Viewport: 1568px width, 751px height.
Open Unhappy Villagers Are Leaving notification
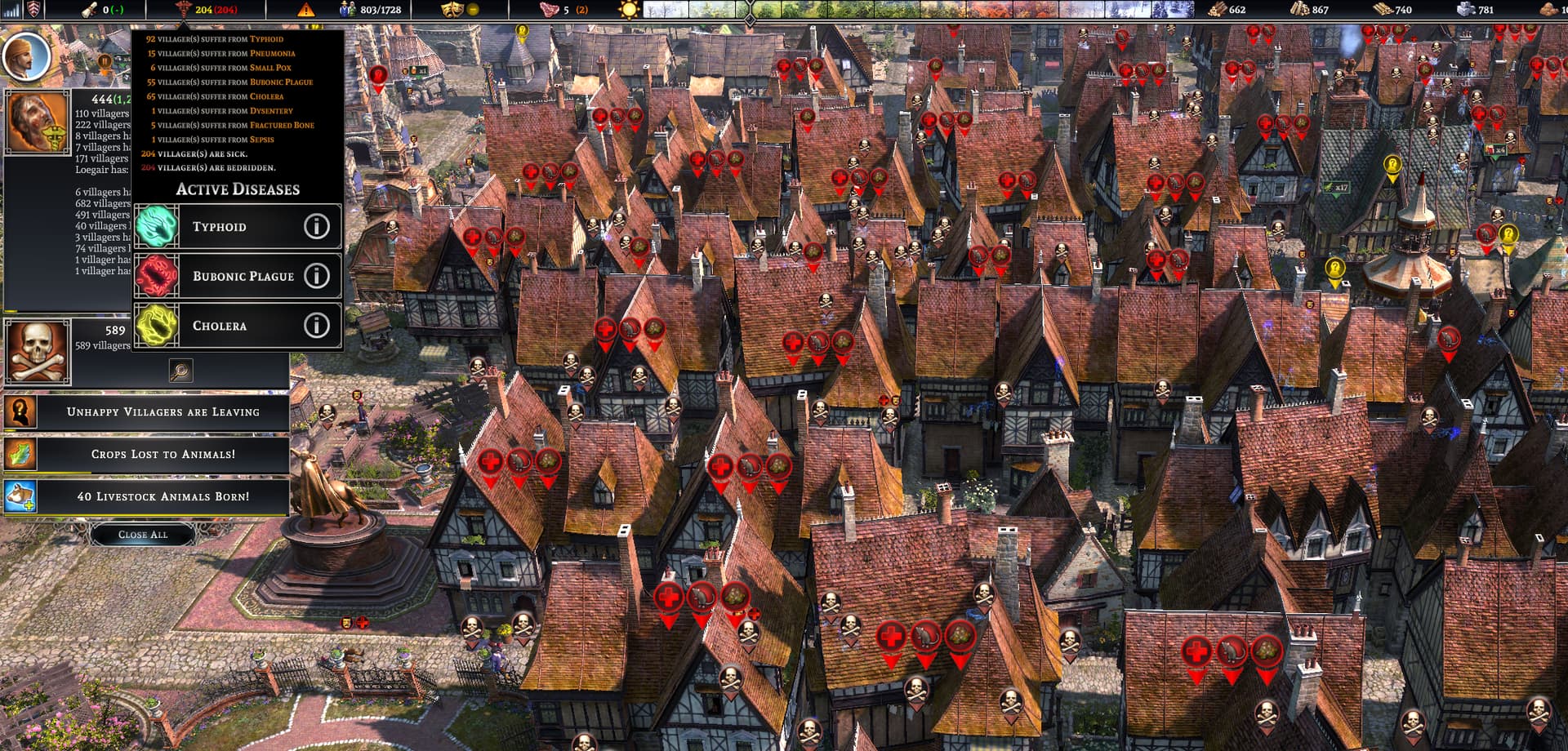tap(163, 412)
